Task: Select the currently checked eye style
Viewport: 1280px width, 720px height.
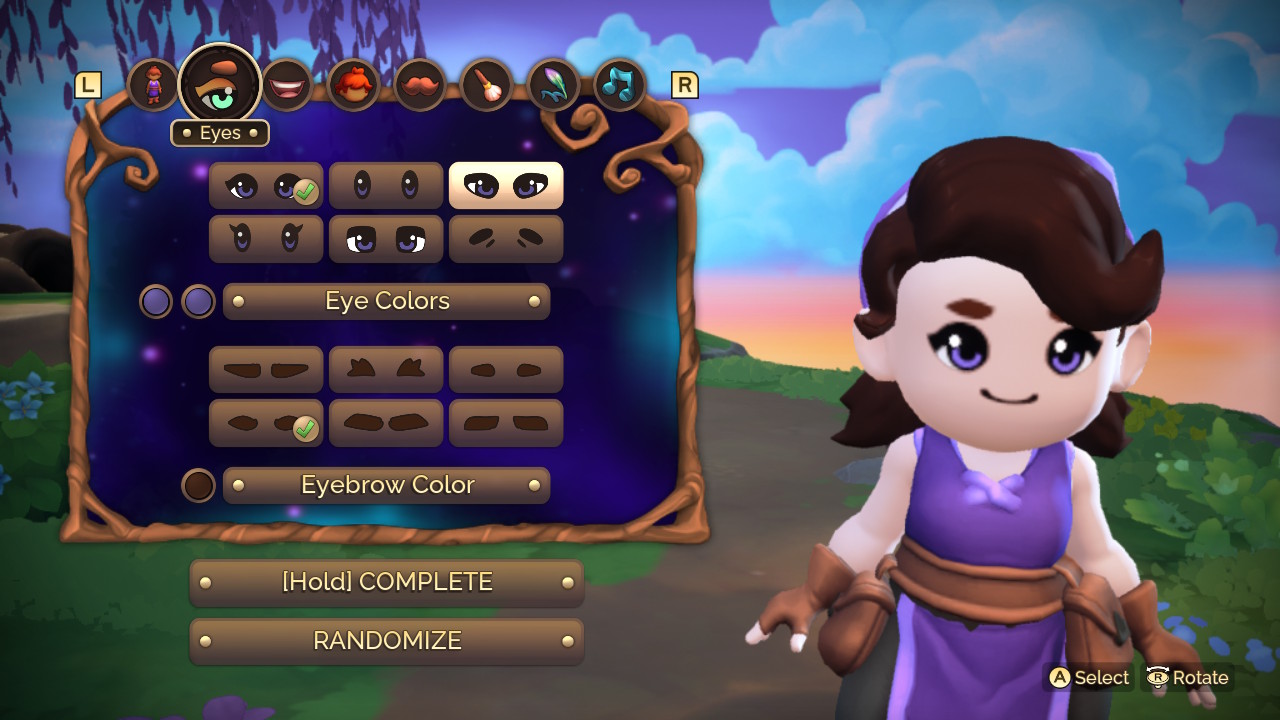Action: [265, 185]
